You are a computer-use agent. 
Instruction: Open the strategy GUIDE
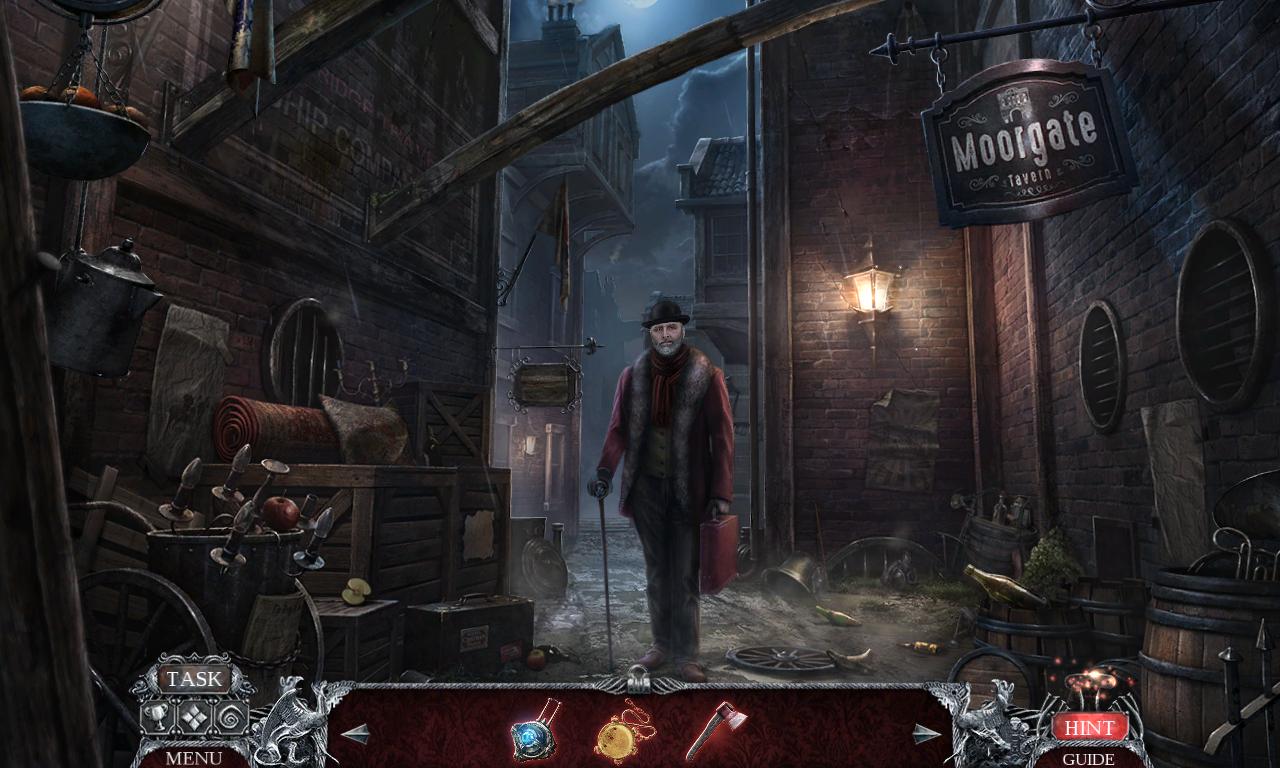1087,760
